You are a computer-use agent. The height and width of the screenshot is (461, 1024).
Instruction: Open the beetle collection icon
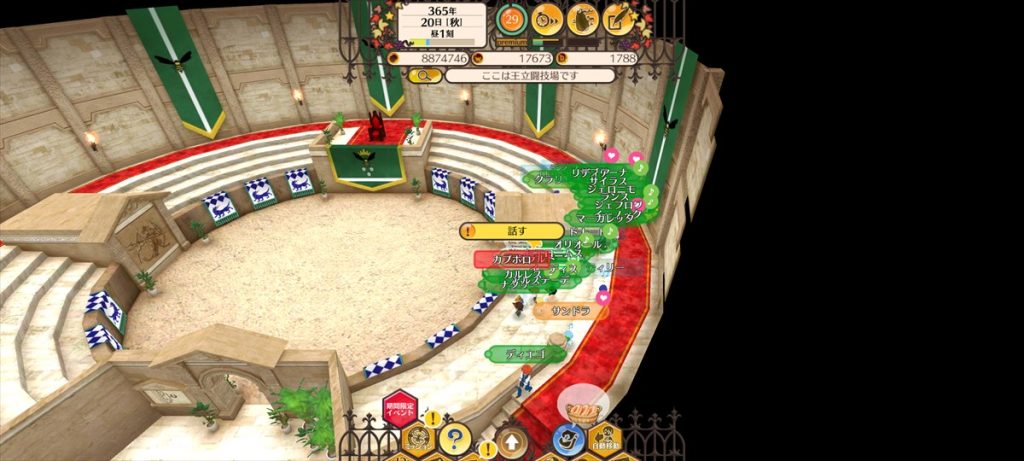click(x=583, y=18)
